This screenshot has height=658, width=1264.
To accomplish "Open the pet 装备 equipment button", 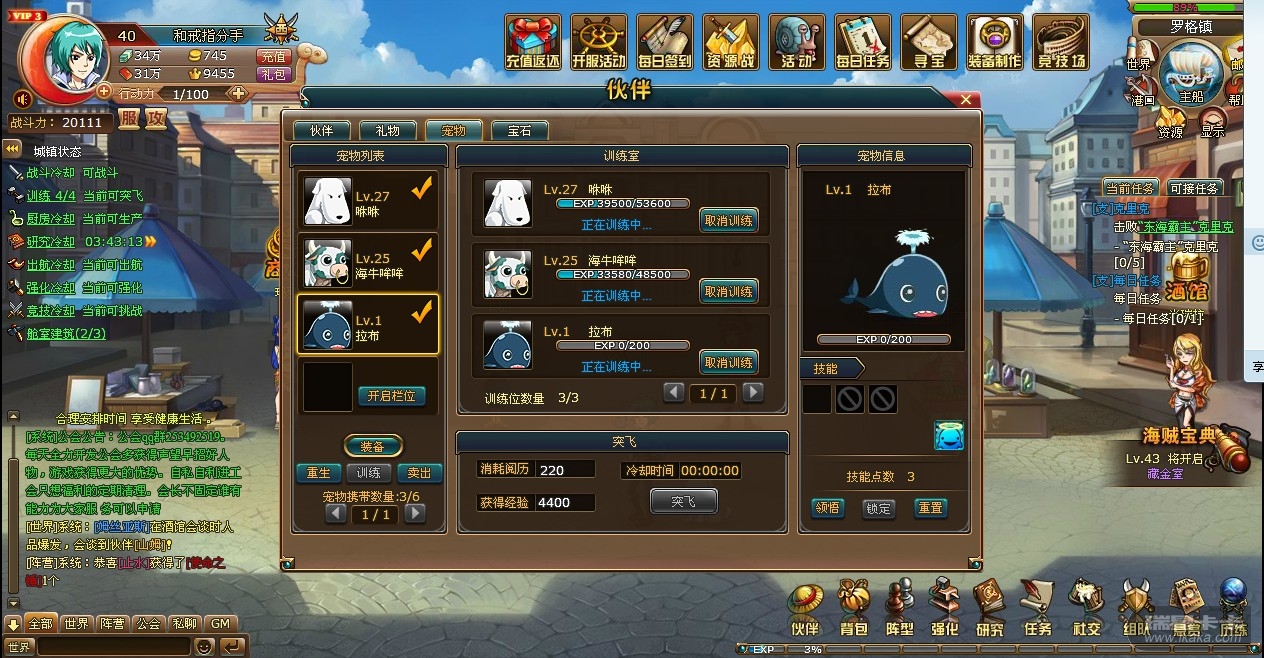I will coord(373,447).
